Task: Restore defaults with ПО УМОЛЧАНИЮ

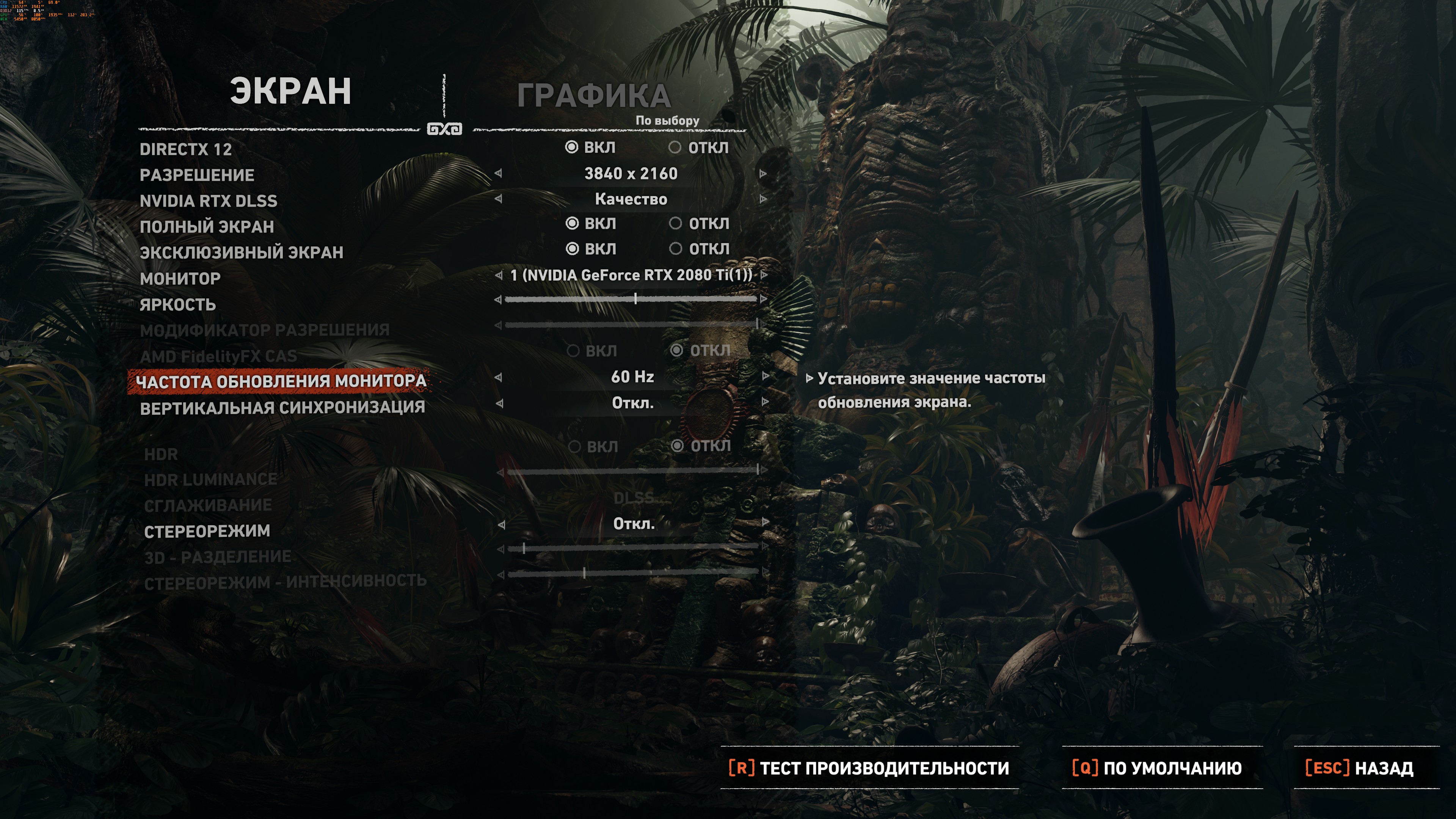Action: click(1156, 768)
